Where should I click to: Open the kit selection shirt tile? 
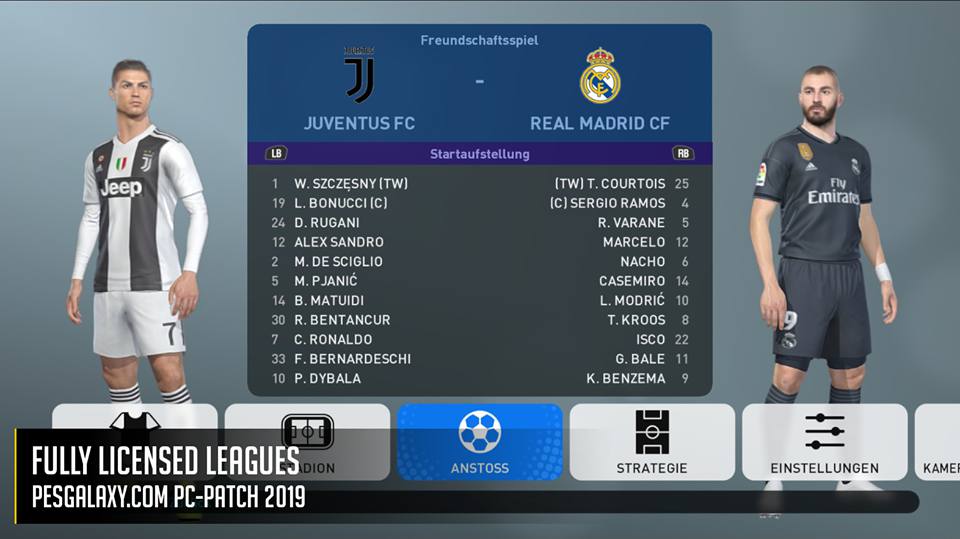[x=135, y=420]
